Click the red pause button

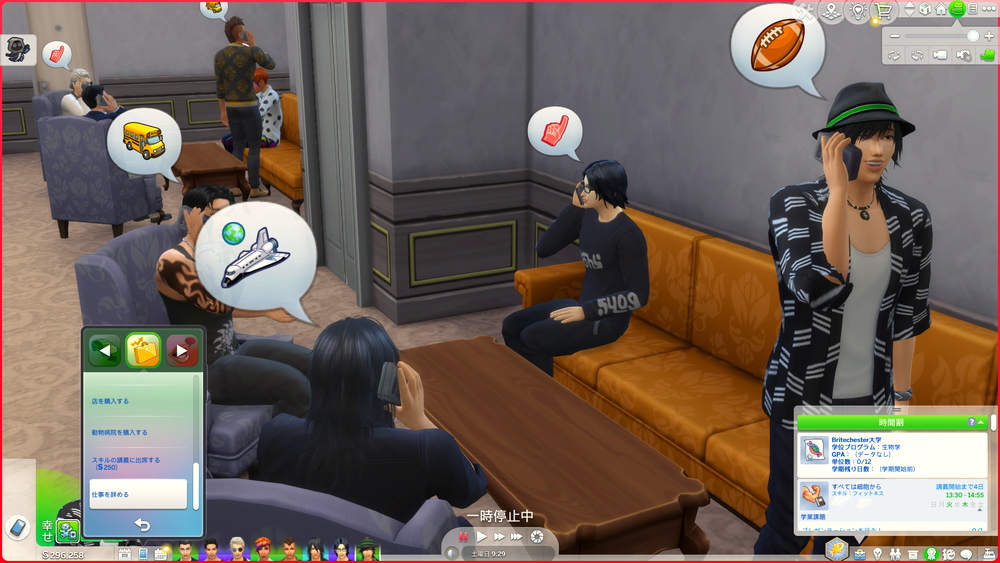point(465,537)
